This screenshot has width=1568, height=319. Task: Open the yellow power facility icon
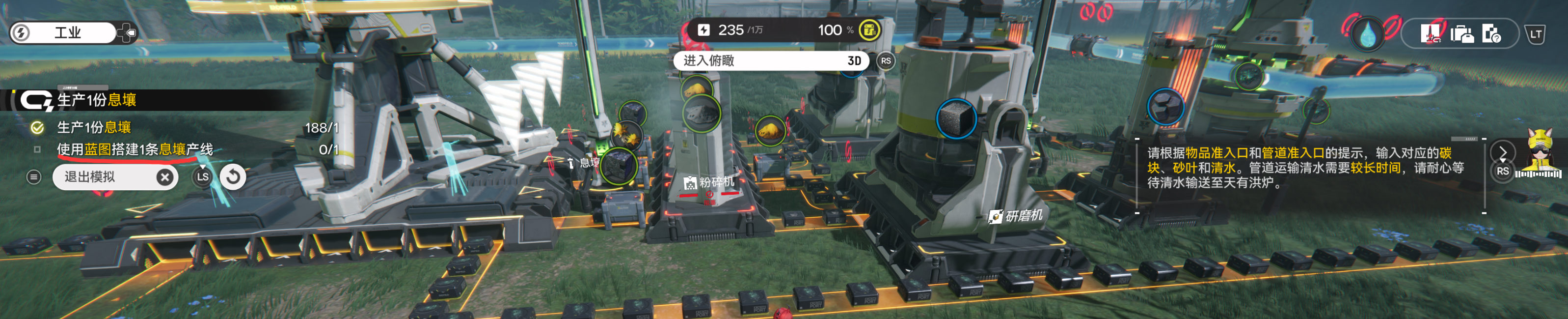(x=869, y=30)
